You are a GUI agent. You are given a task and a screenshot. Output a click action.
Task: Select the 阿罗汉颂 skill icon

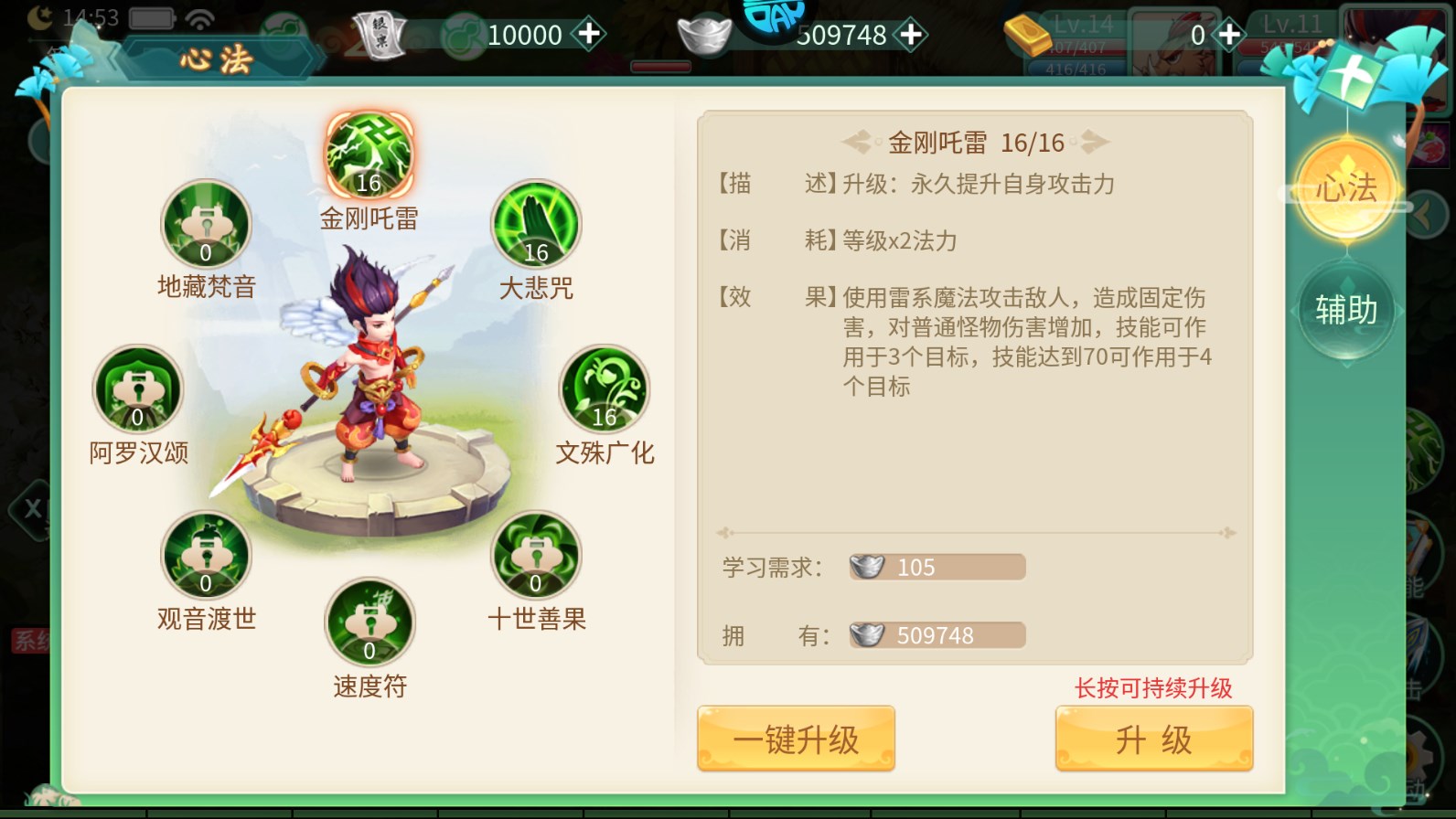(x=137, y=388)
